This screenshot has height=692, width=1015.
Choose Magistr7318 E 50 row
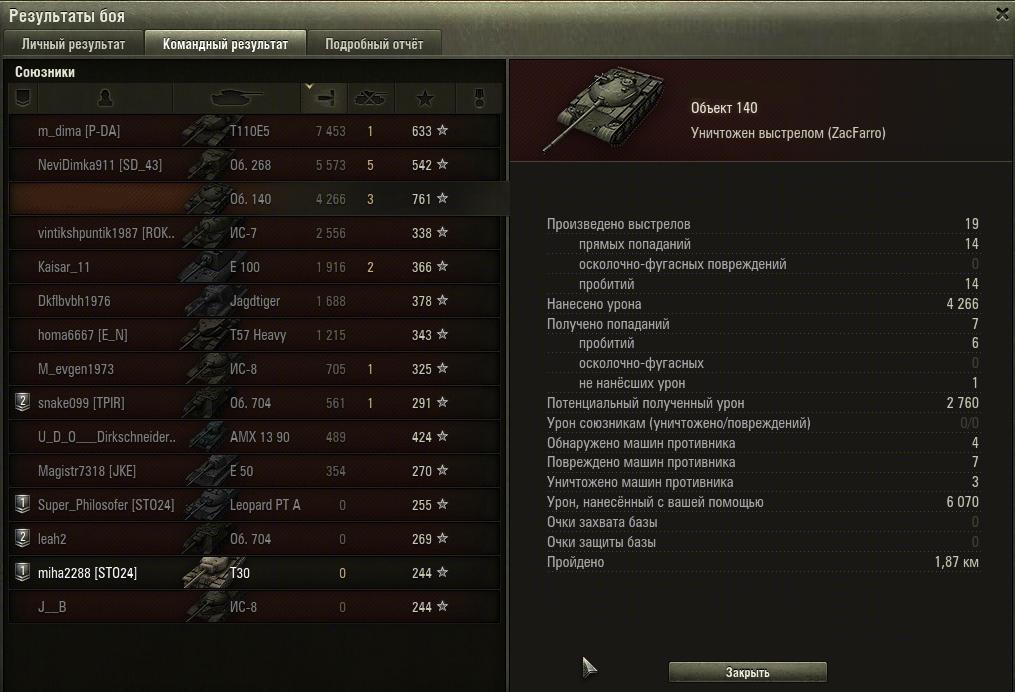click(254, 471)
